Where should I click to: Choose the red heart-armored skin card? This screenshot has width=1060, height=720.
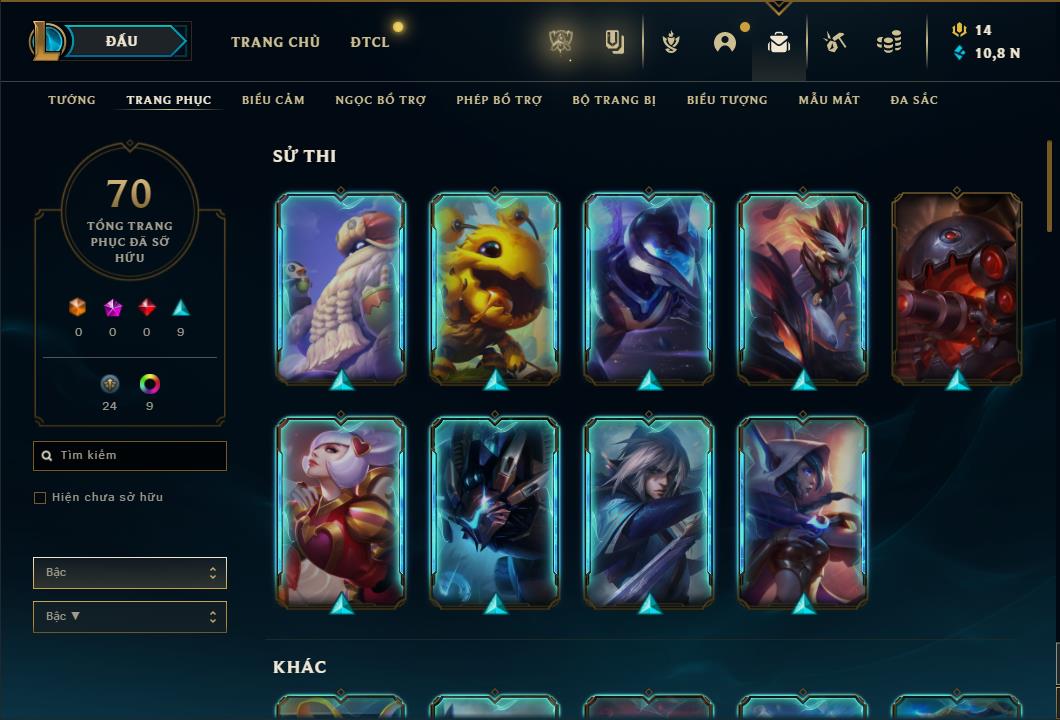tap(341, 512)
